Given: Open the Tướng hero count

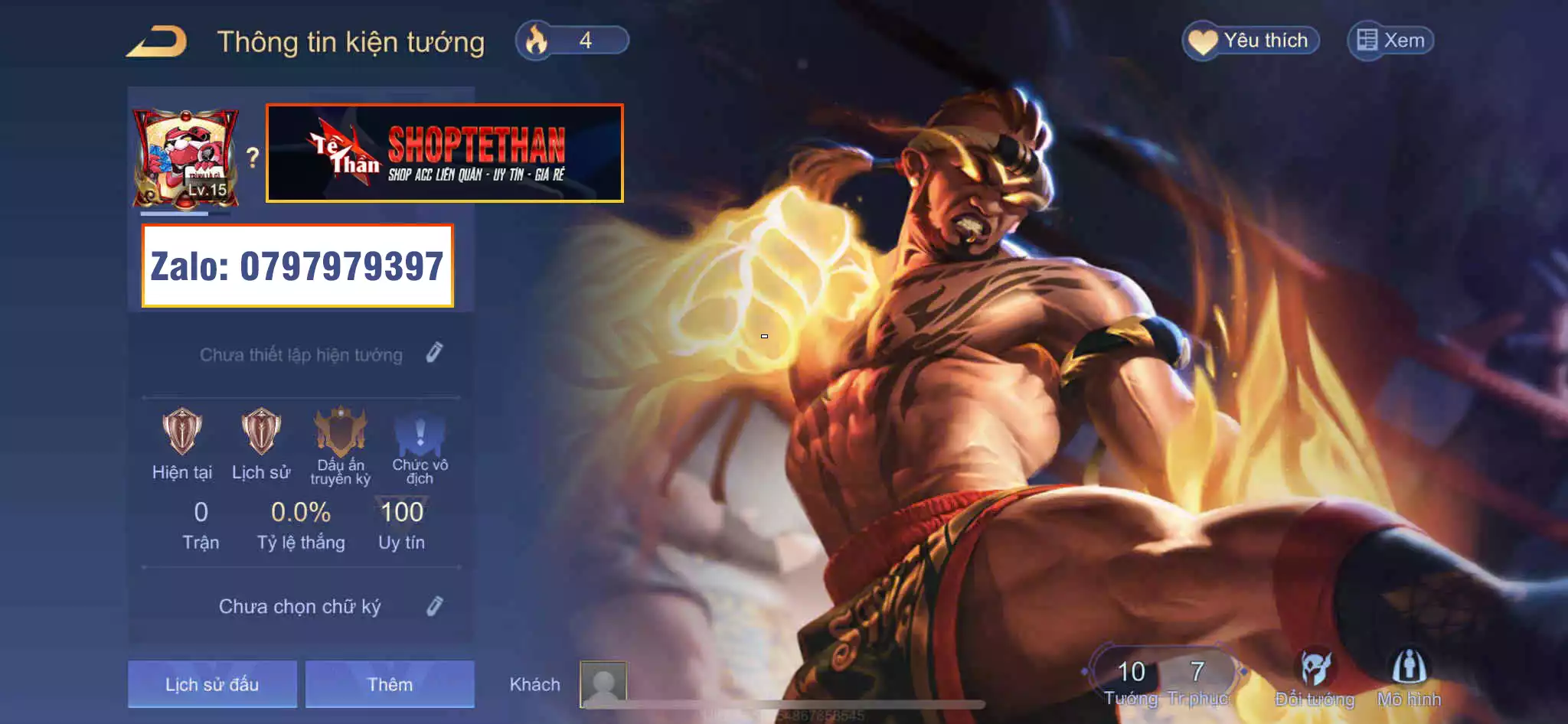Looking at the screenshot, I should 1131,677.
